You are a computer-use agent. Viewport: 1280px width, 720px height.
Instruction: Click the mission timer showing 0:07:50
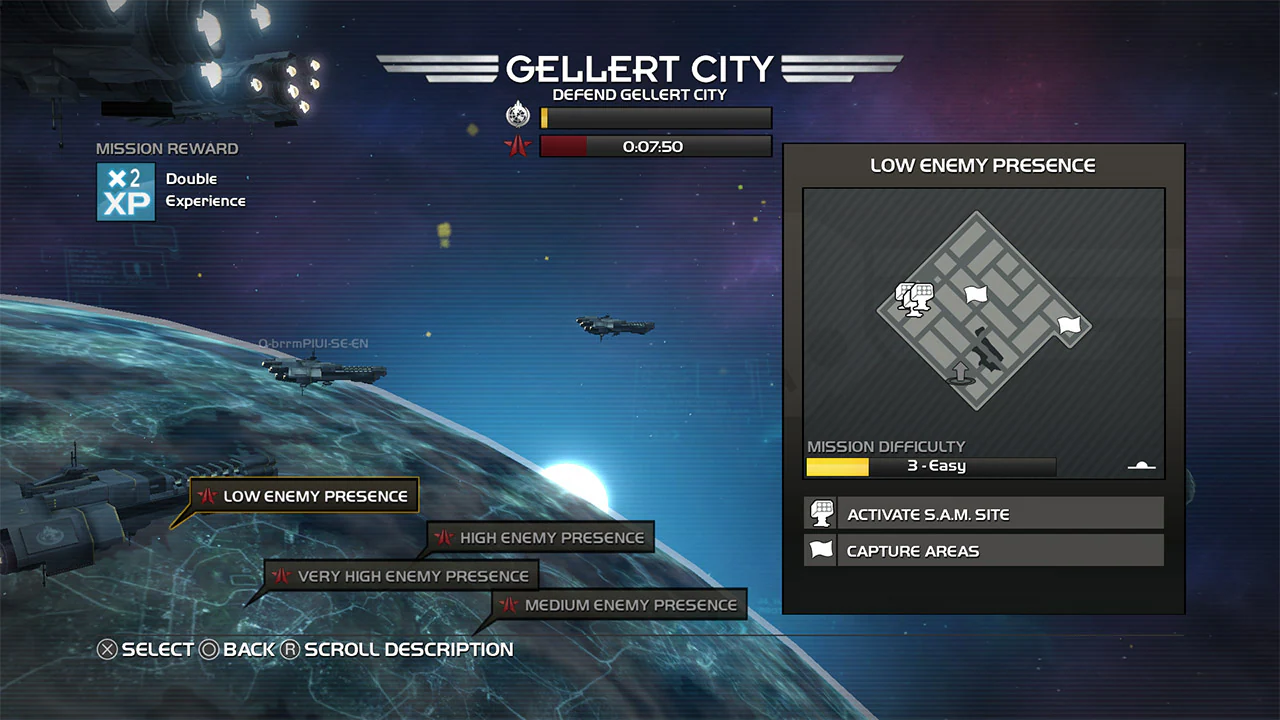tap(655, 146)
